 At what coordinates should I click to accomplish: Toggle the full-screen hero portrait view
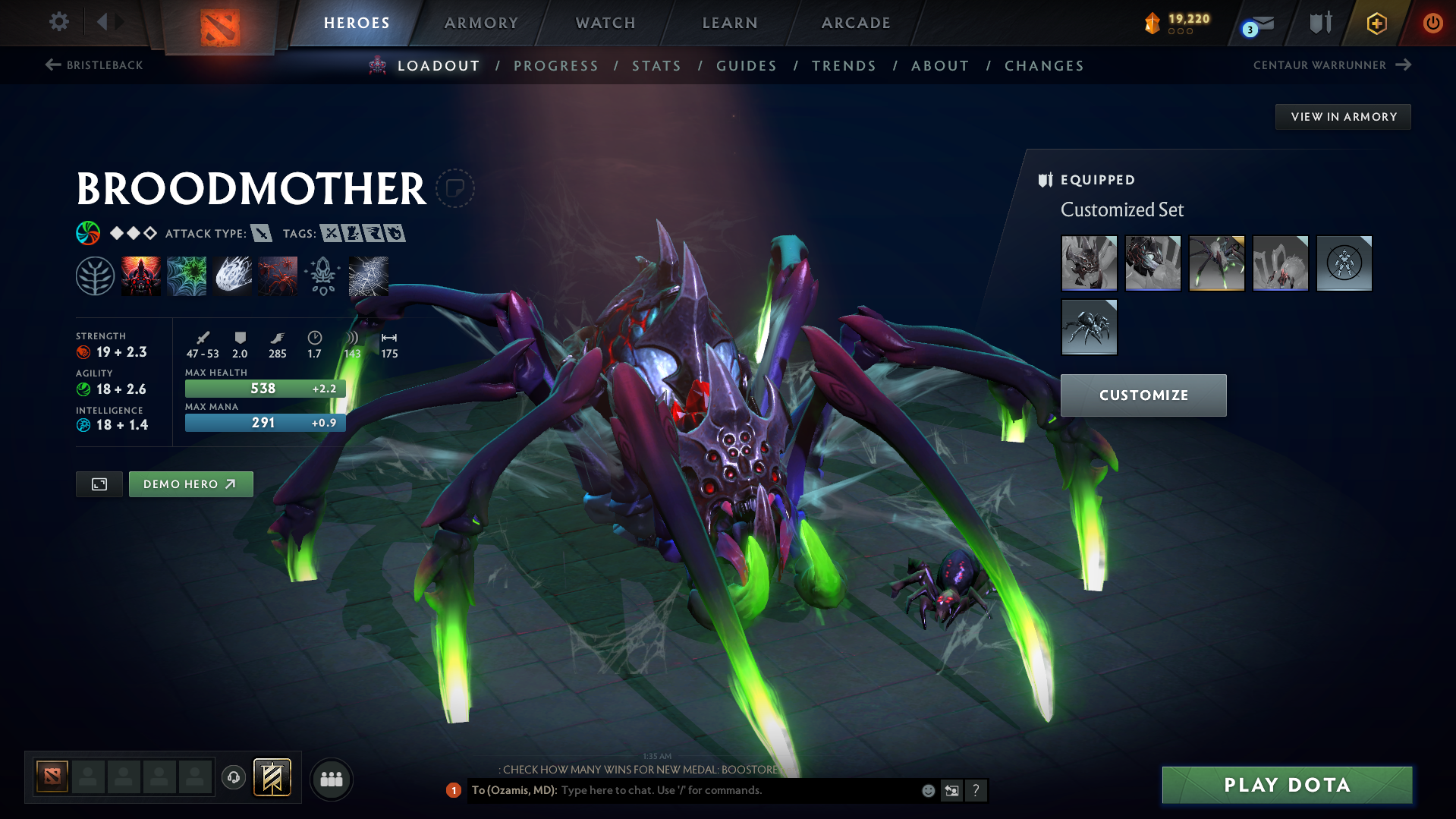[99, 484]
